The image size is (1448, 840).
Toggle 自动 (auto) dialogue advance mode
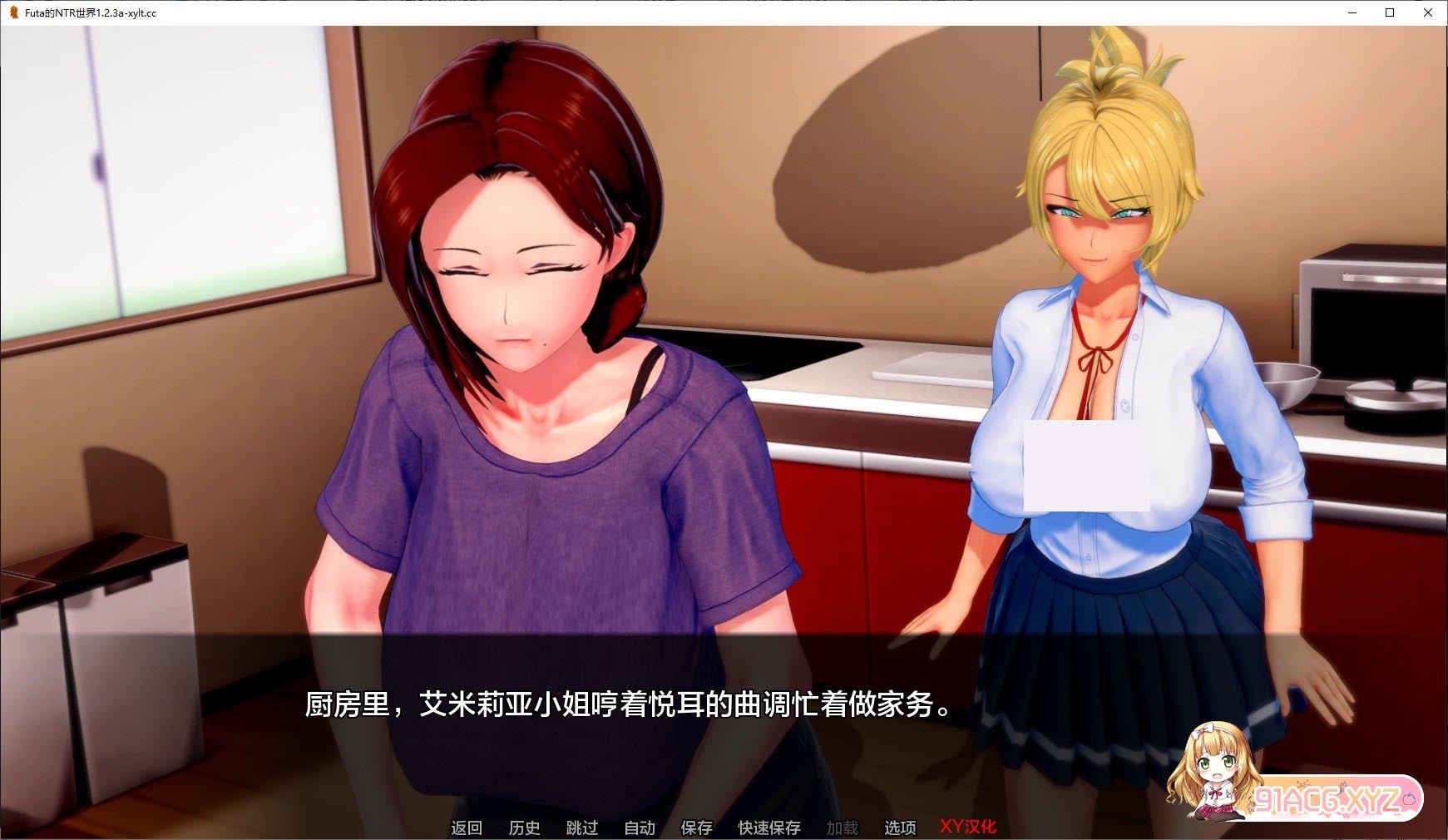click(638, 828)
